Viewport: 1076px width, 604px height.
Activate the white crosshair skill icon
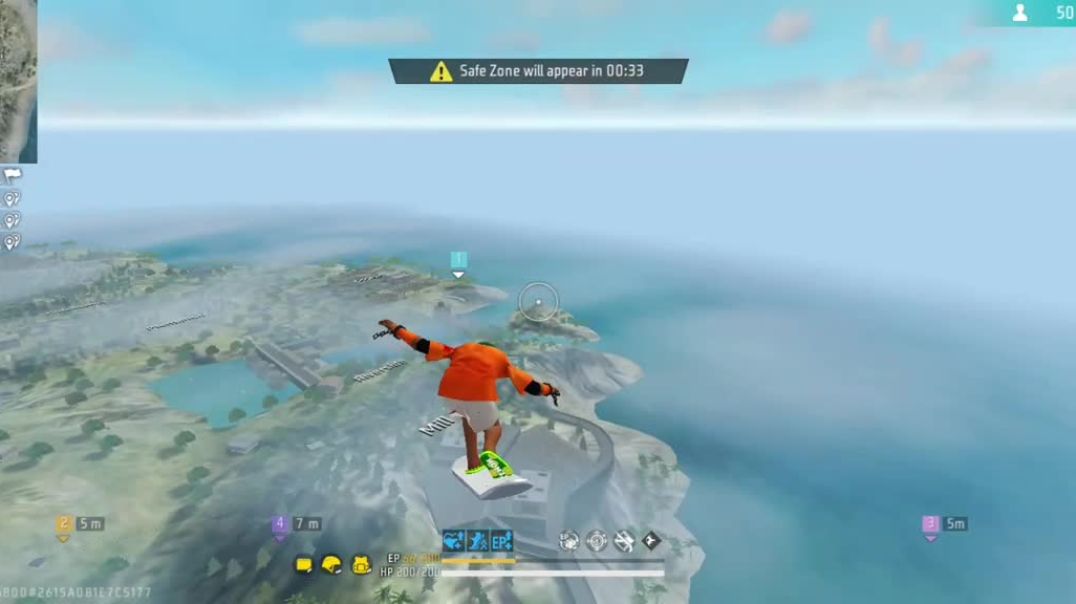click(x=597, y=541)
